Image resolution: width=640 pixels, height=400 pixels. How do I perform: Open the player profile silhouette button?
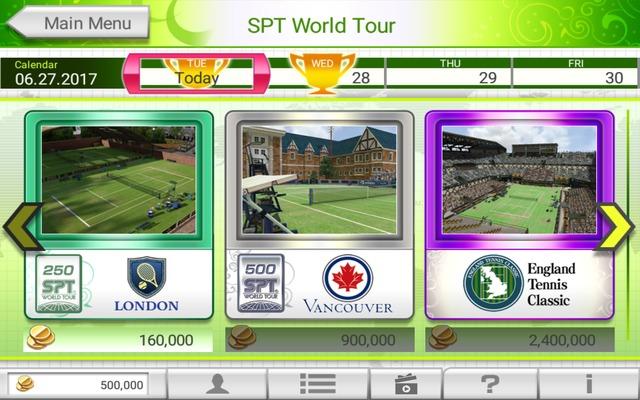(217, 384)
